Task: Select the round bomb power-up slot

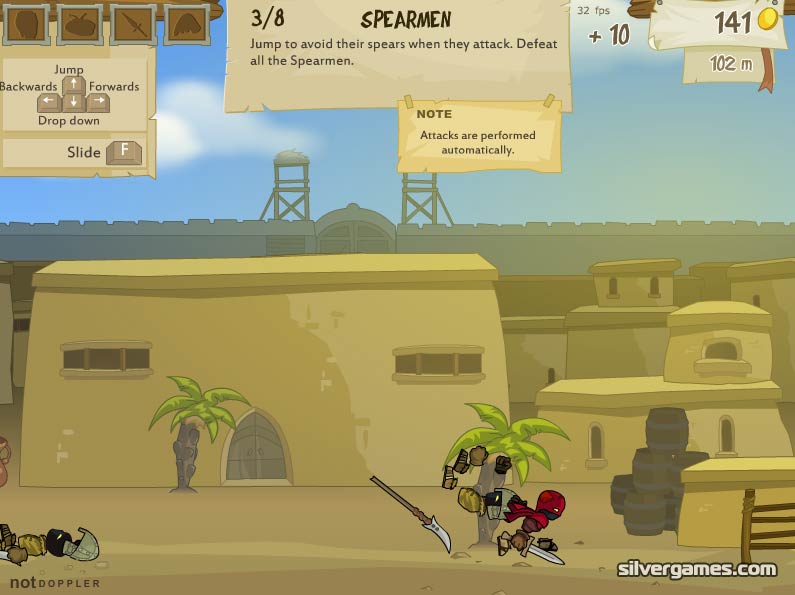Action: click(79, 24)
